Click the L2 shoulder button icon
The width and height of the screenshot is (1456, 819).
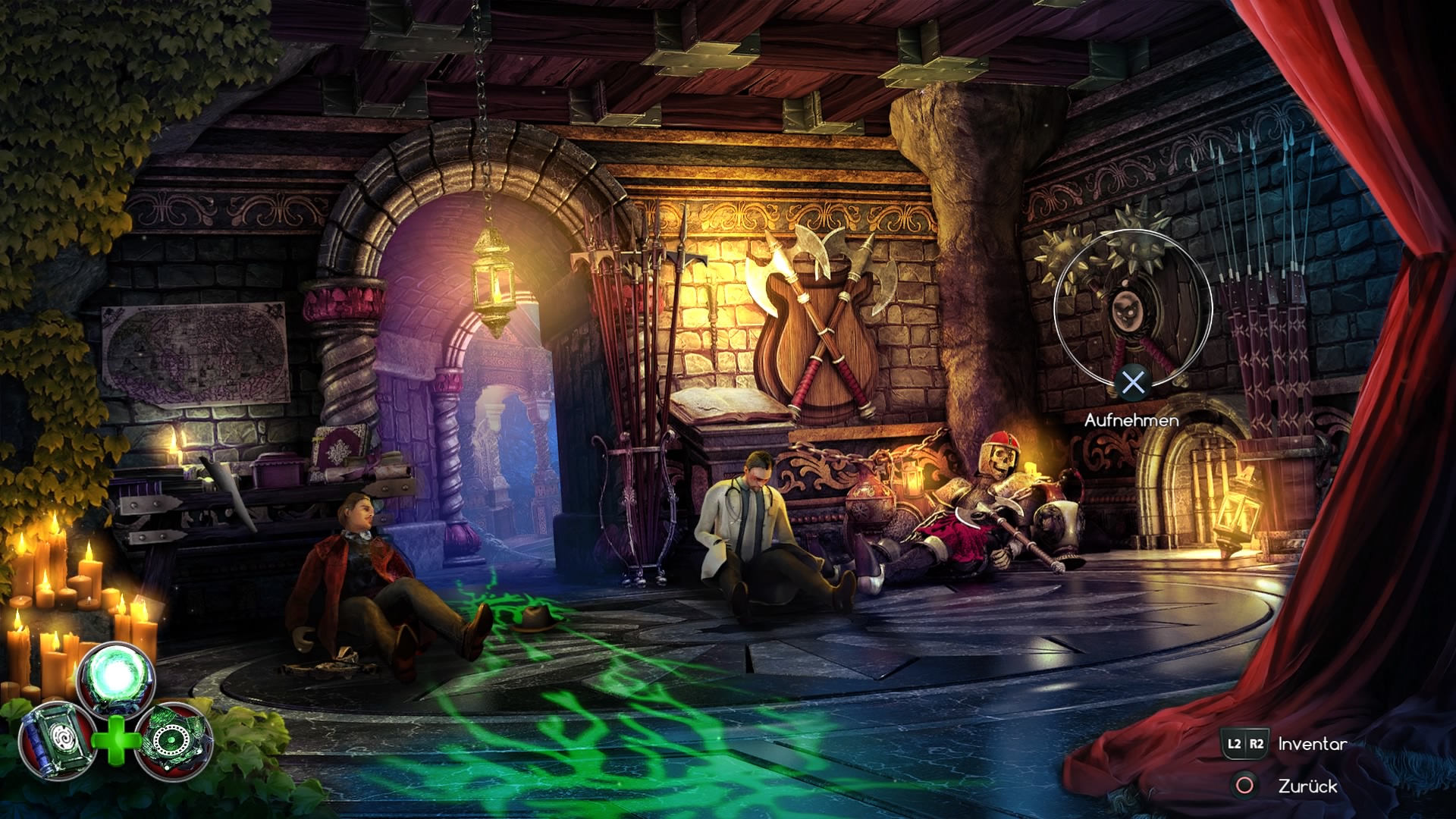coord(1235,745)
